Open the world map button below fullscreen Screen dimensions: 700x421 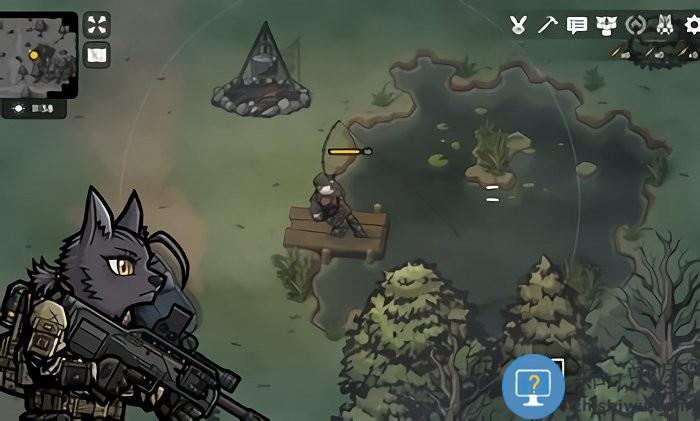[96, 55]
